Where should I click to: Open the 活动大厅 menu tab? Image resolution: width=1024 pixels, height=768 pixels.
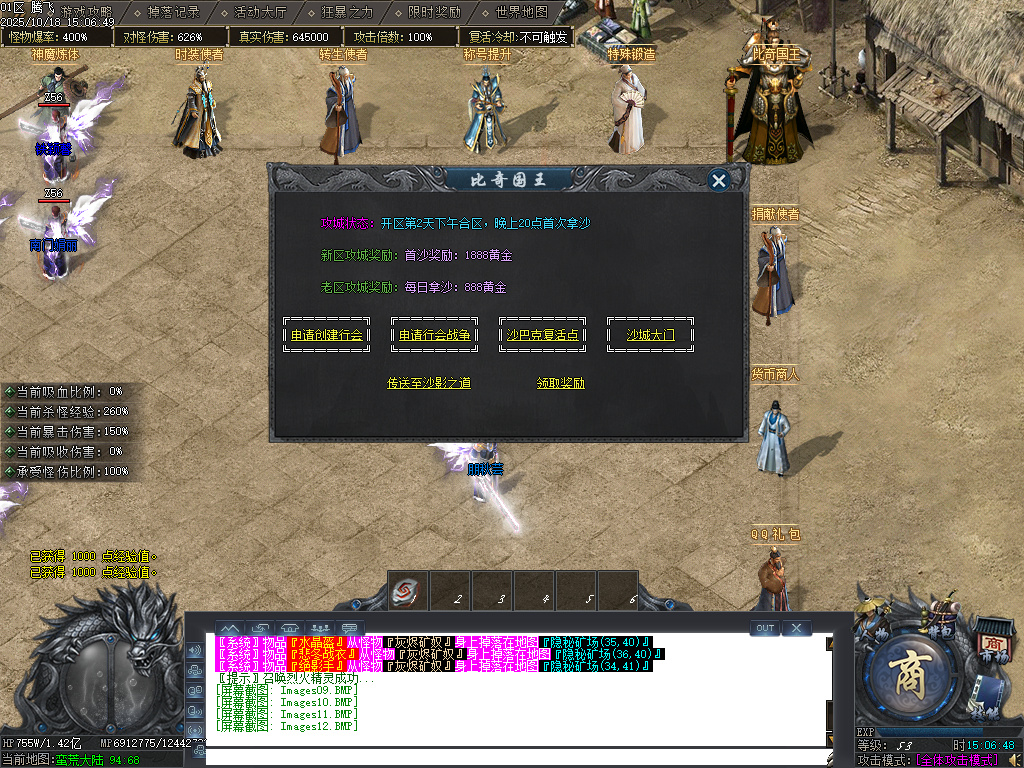point(260,13)
